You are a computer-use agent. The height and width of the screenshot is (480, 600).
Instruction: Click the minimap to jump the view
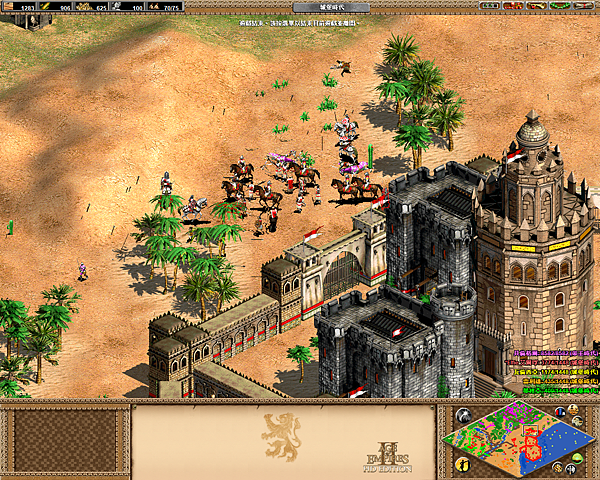tap(522, 439)
